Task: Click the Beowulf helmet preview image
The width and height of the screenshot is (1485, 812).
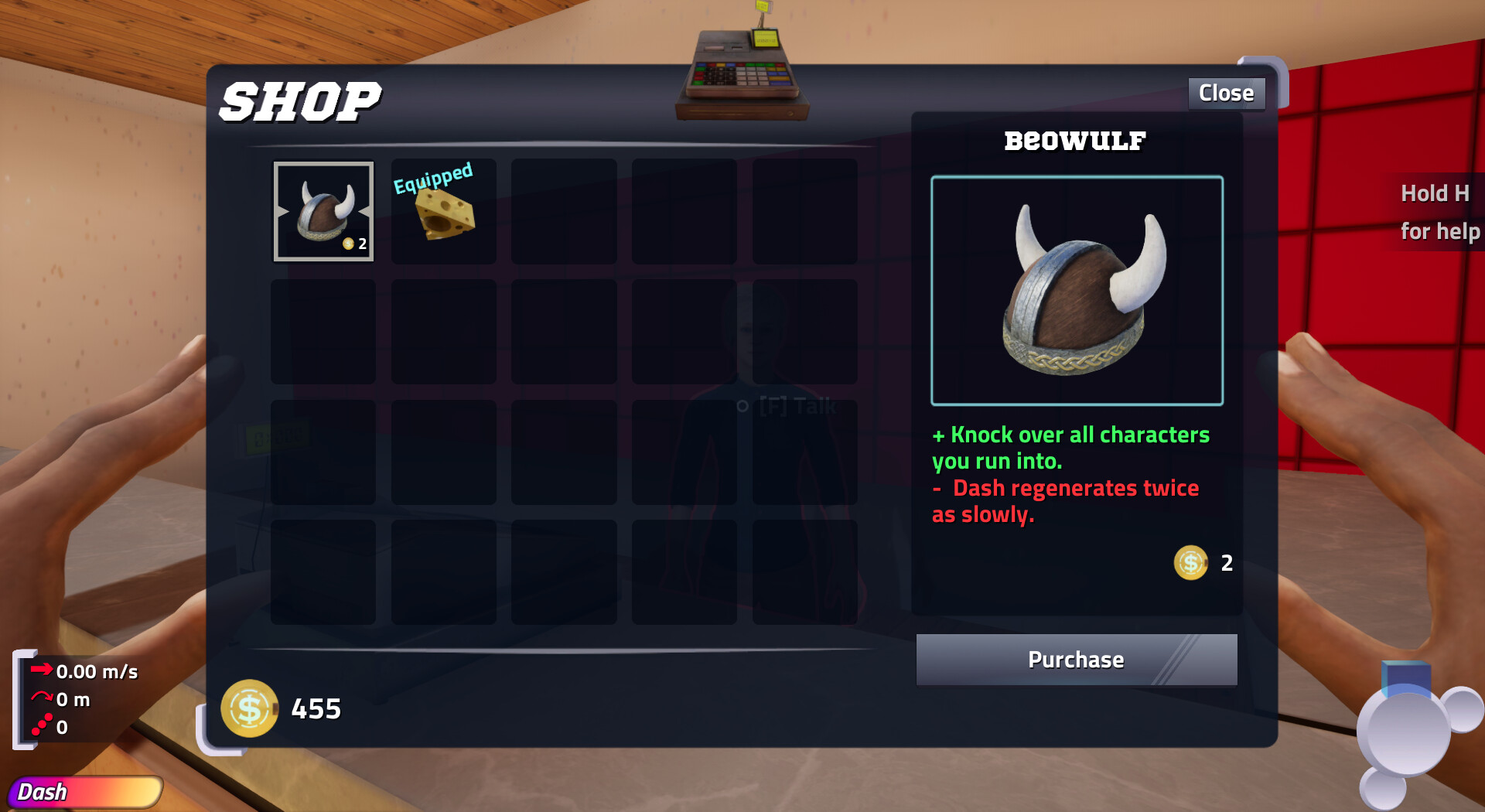Action: tap(1077, 292)
